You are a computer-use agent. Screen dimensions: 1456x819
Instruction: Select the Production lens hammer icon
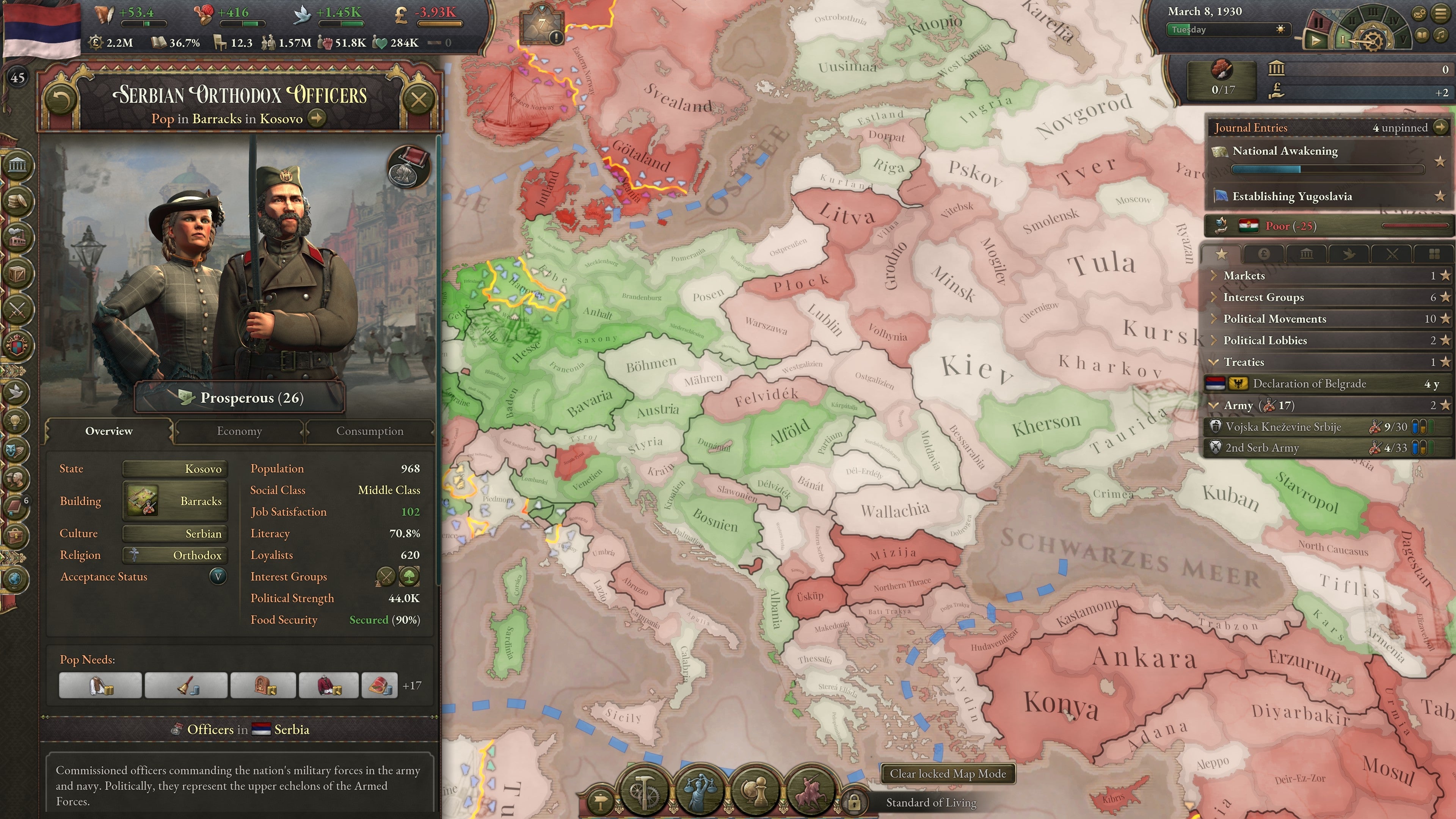point(644,791)
